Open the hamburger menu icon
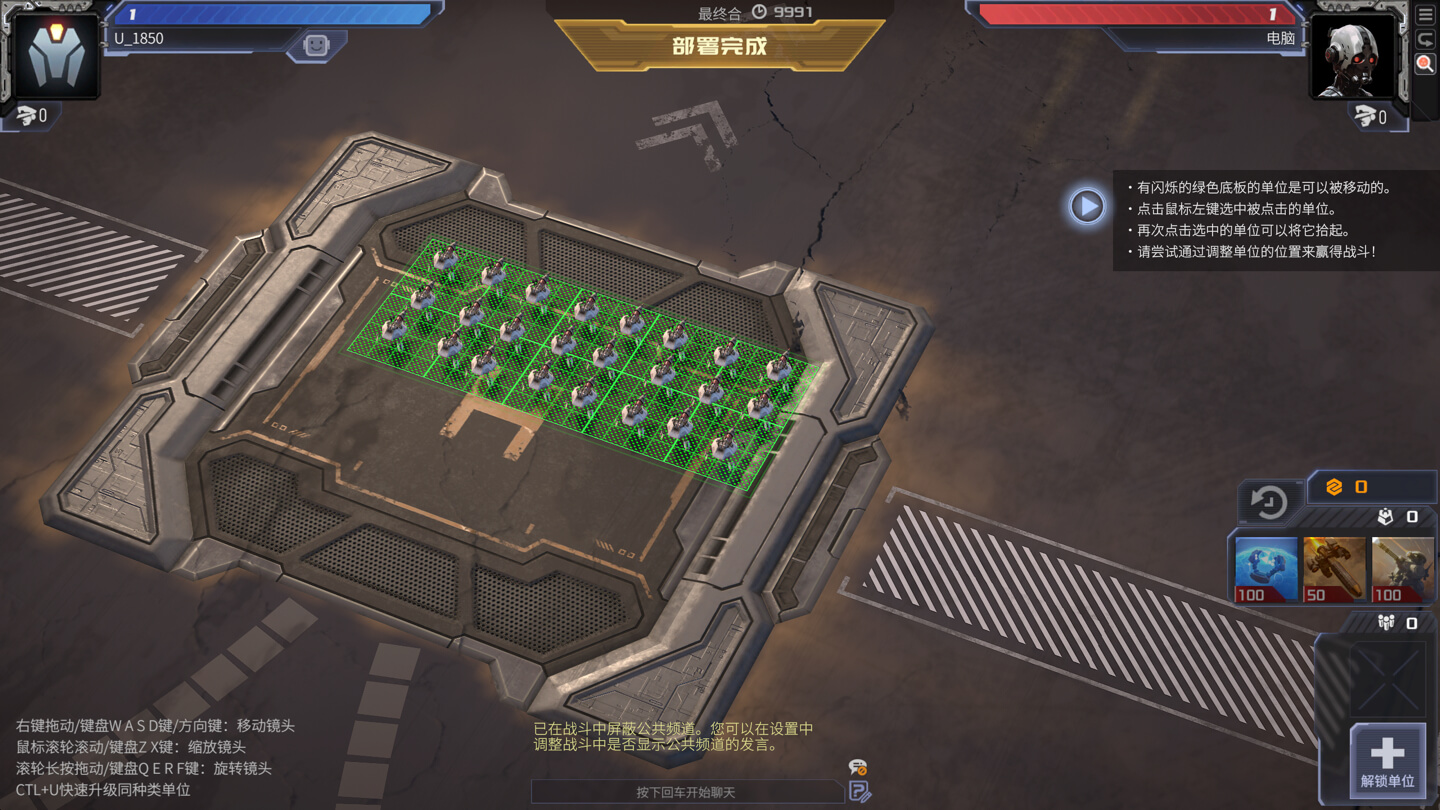1440x810 pixels. click(1425, 15)
